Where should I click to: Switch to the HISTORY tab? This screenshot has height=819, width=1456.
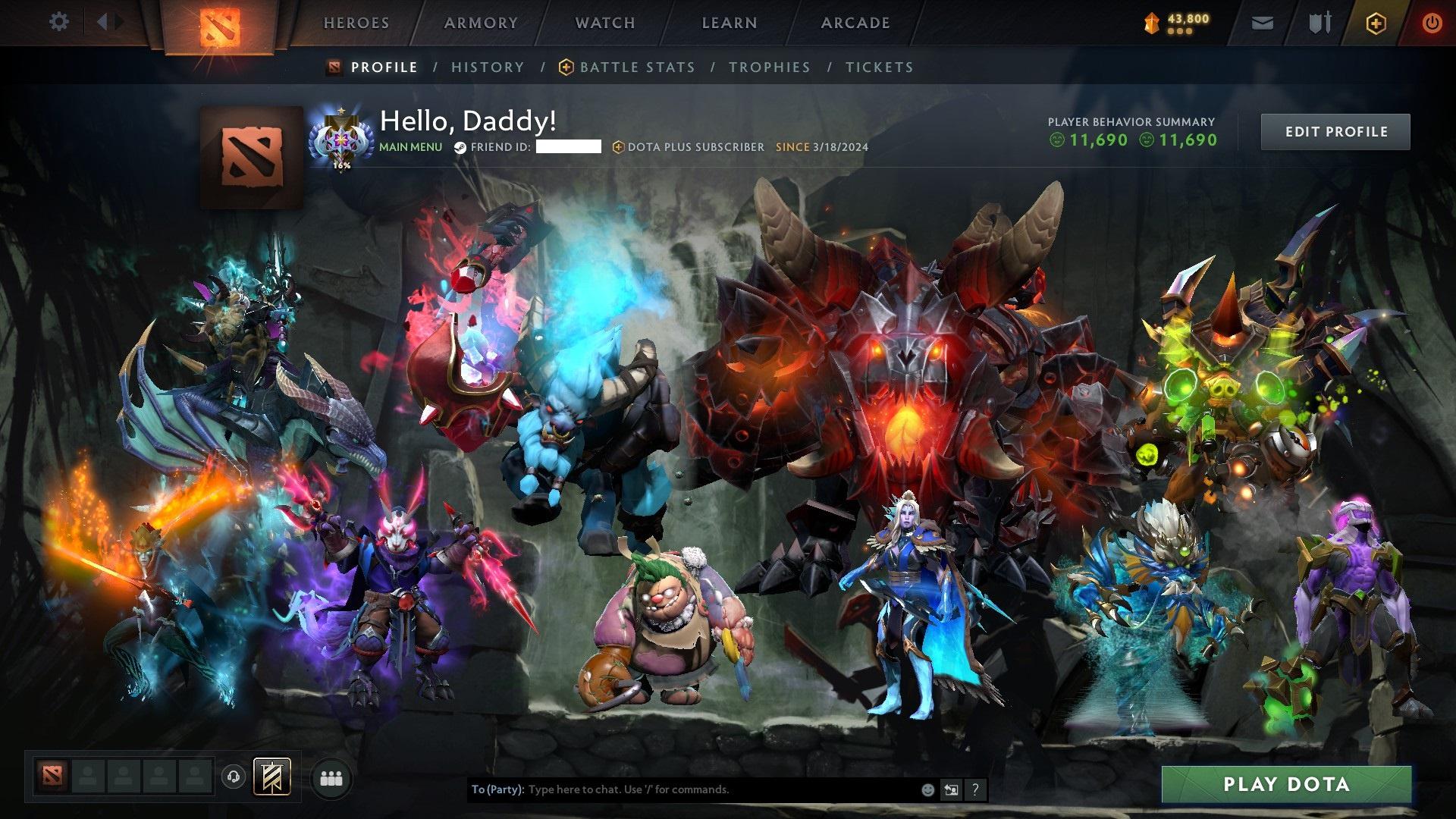[x=487, y=67]
